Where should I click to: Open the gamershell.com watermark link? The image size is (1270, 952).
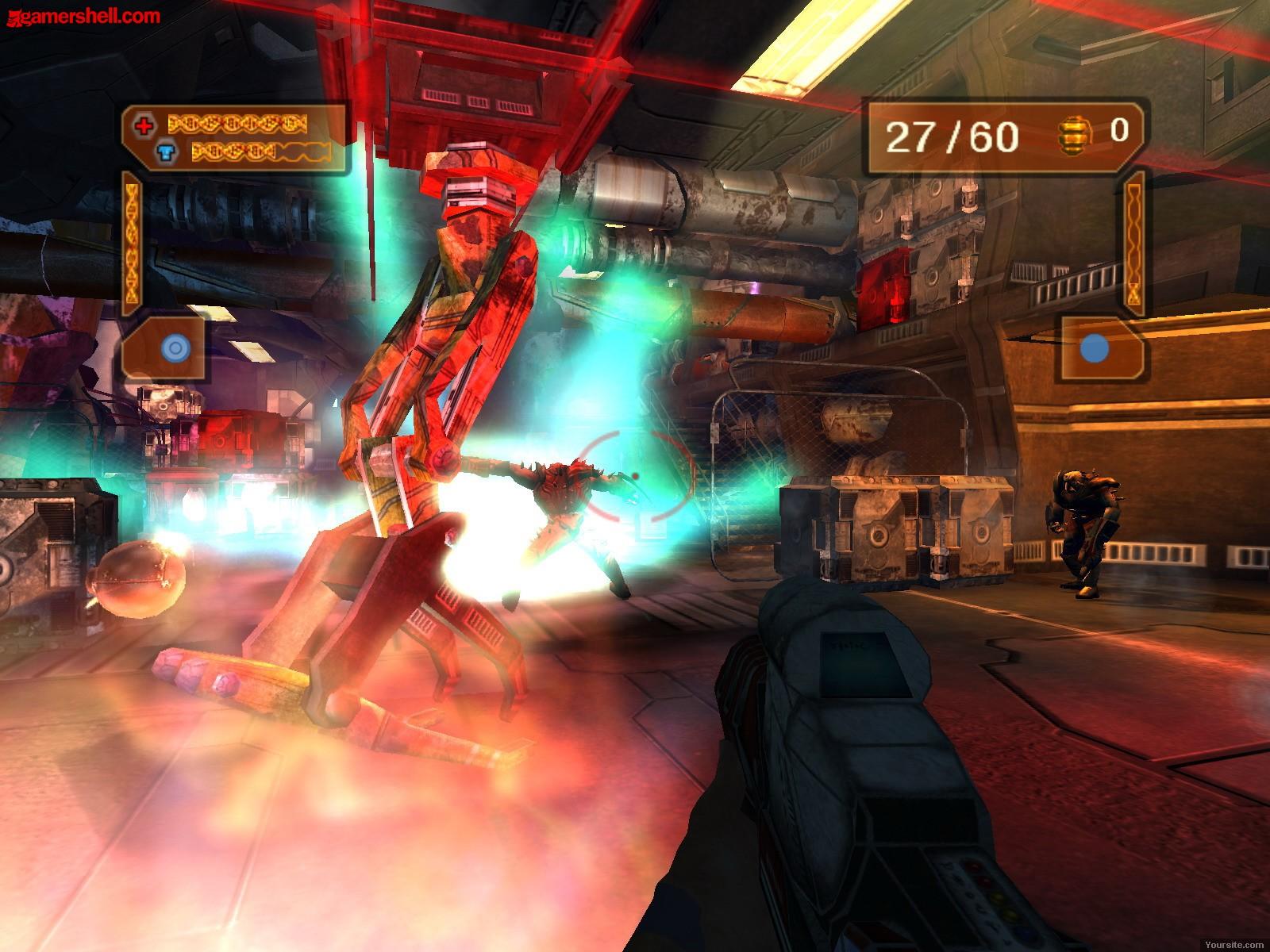(81, 15)
